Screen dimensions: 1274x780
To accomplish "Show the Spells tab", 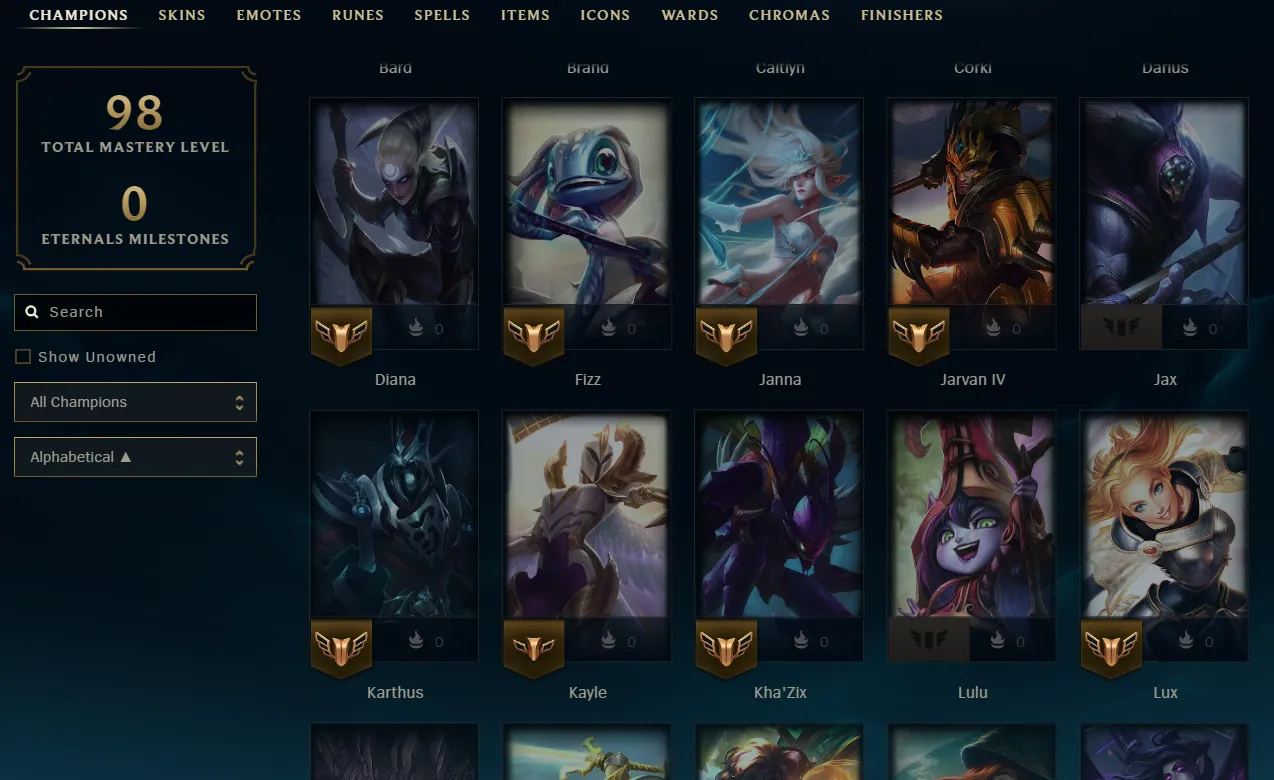I will pyautogui.click(x=442, y=15).
